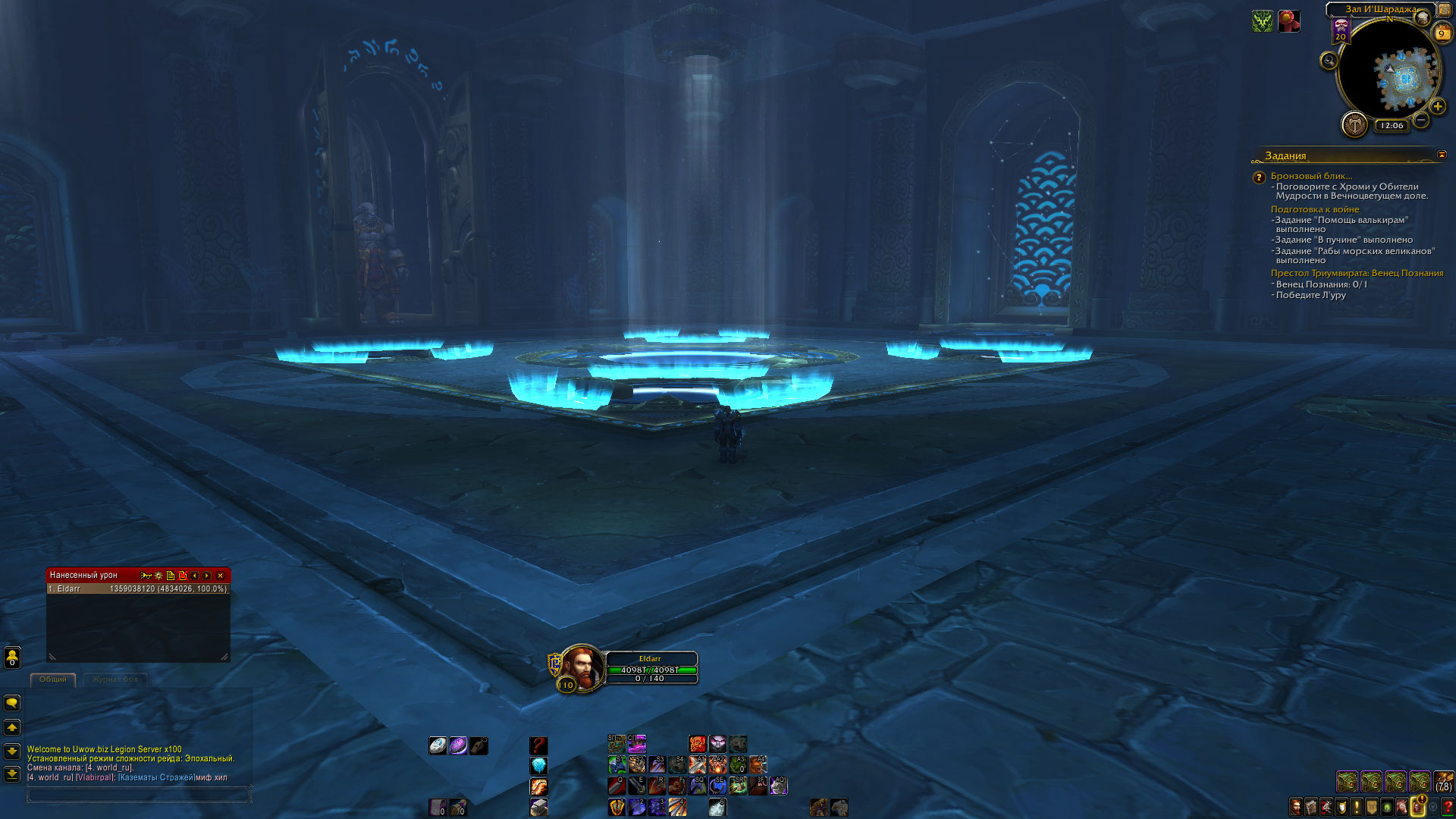This screenshot has width=1456, height=819.
Task: Open the character info micro button
Action: [x=1297, y=807]
